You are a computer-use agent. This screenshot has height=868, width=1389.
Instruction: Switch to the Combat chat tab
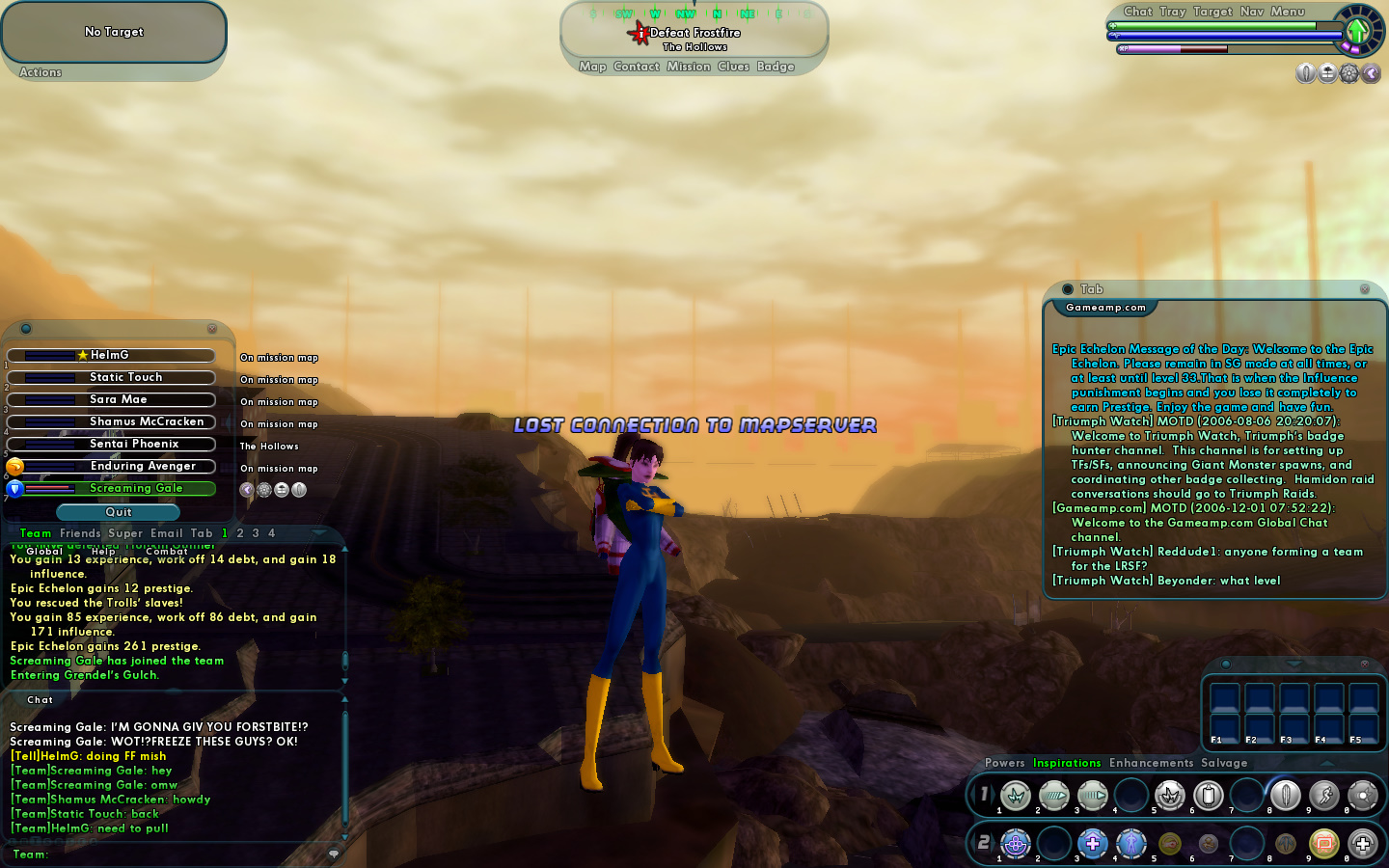point(166,552)
